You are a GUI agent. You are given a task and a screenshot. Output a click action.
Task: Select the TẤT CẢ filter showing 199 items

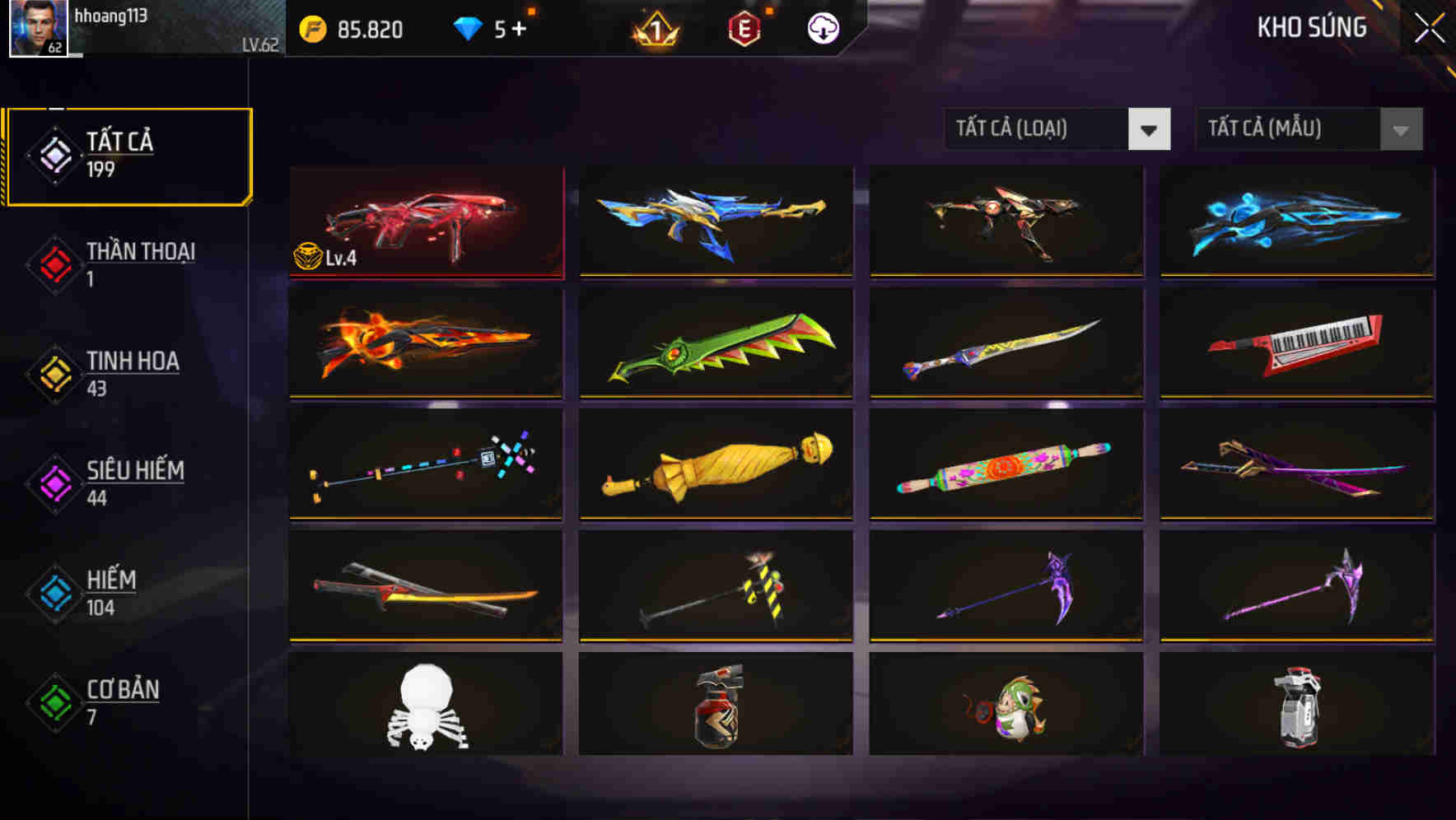click(x=124, y=156)
